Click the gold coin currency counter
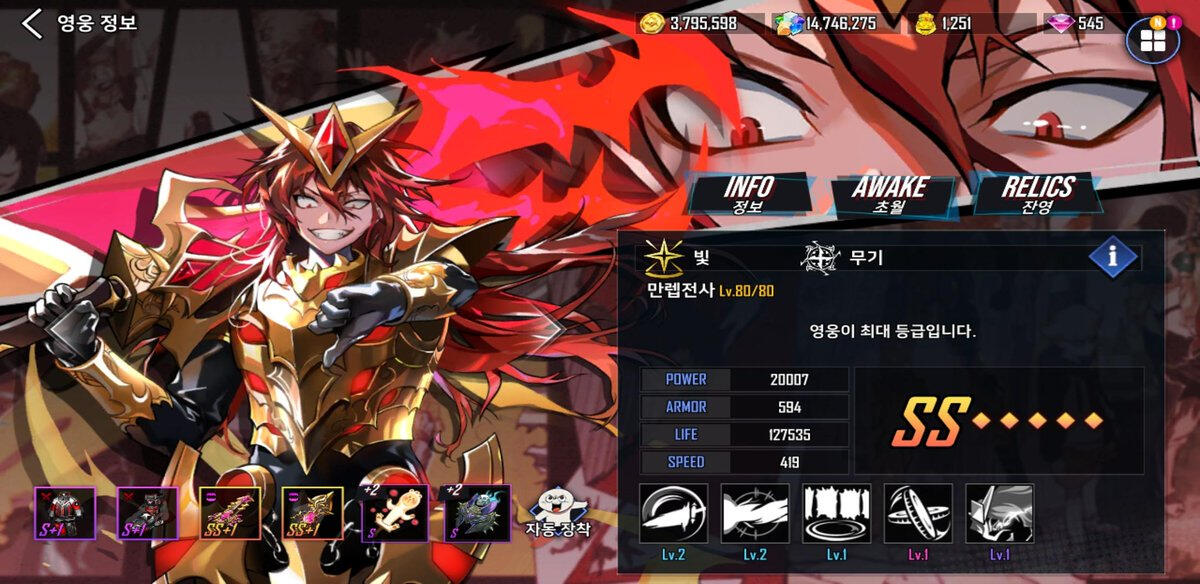1200x584 pixels. point(688,23)
